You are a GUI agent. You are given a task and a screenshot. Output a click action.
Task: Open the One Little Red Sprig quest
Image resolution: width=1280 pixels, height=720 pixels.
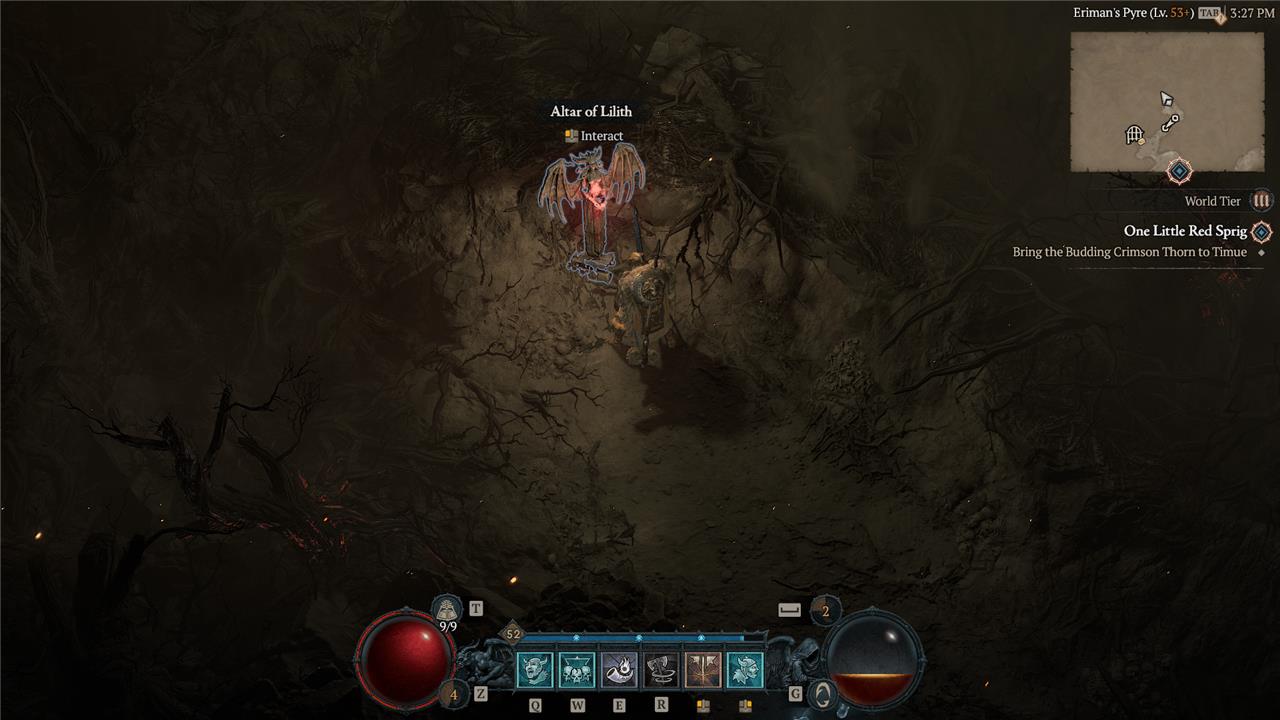[1185, 231]
